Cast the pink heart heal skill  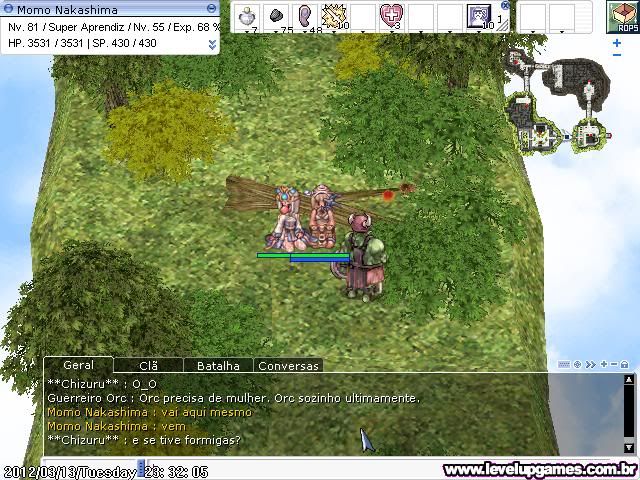click(391, 16)
